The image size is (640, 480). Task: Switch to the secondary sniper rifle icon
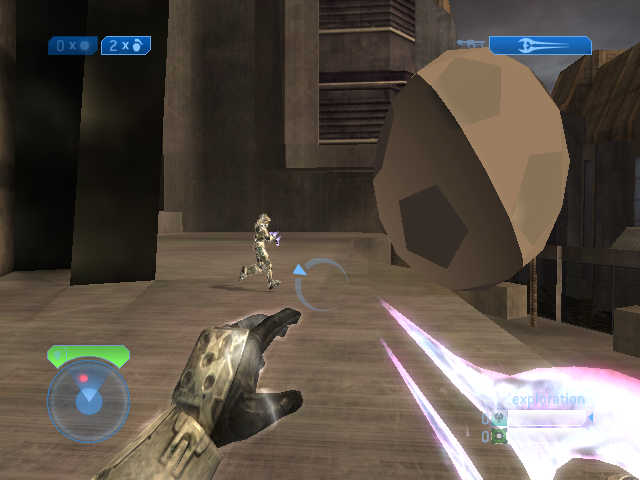tap(469, 44)
